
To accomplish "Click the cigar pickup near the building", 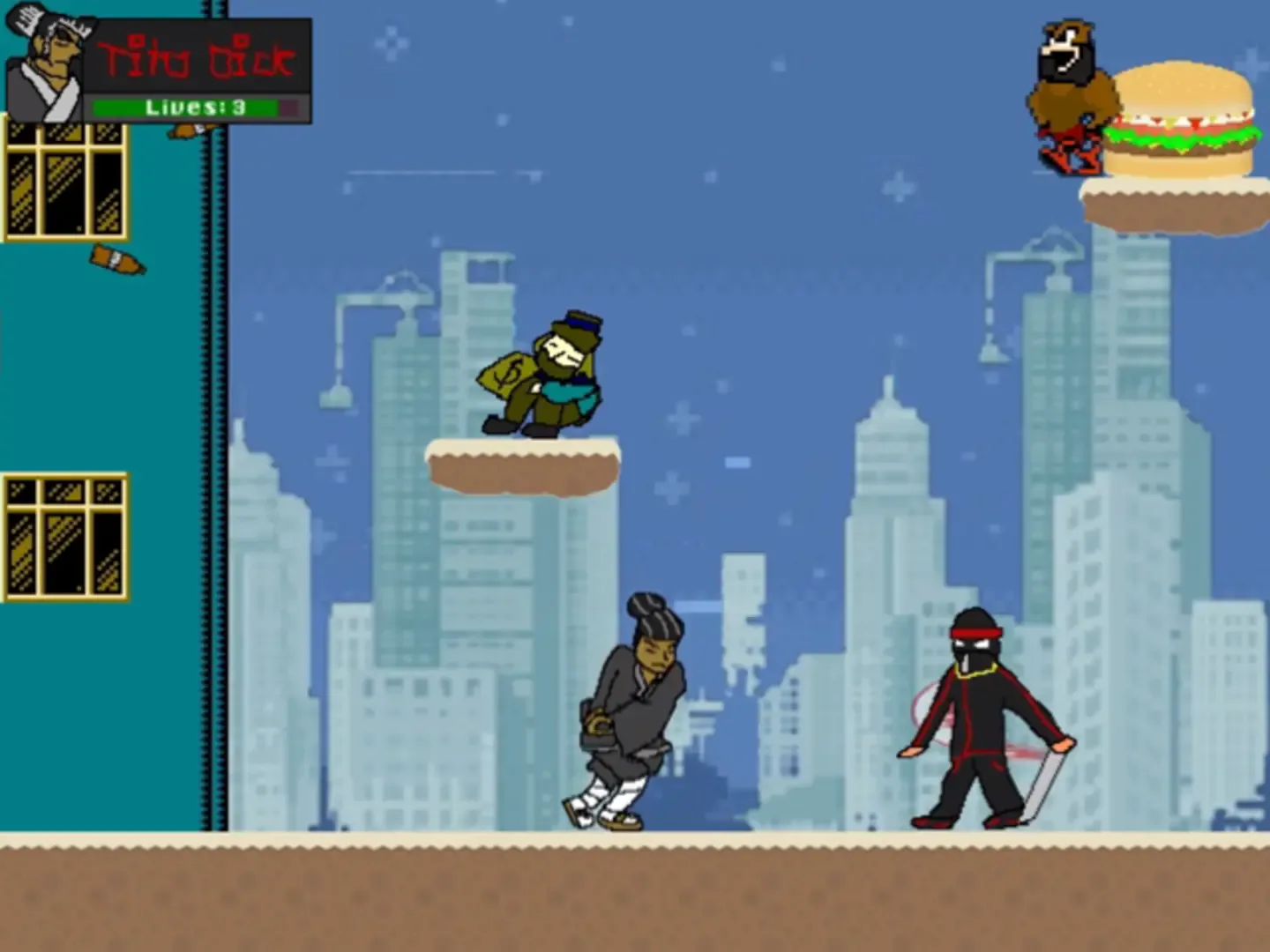I will [117, 258].
